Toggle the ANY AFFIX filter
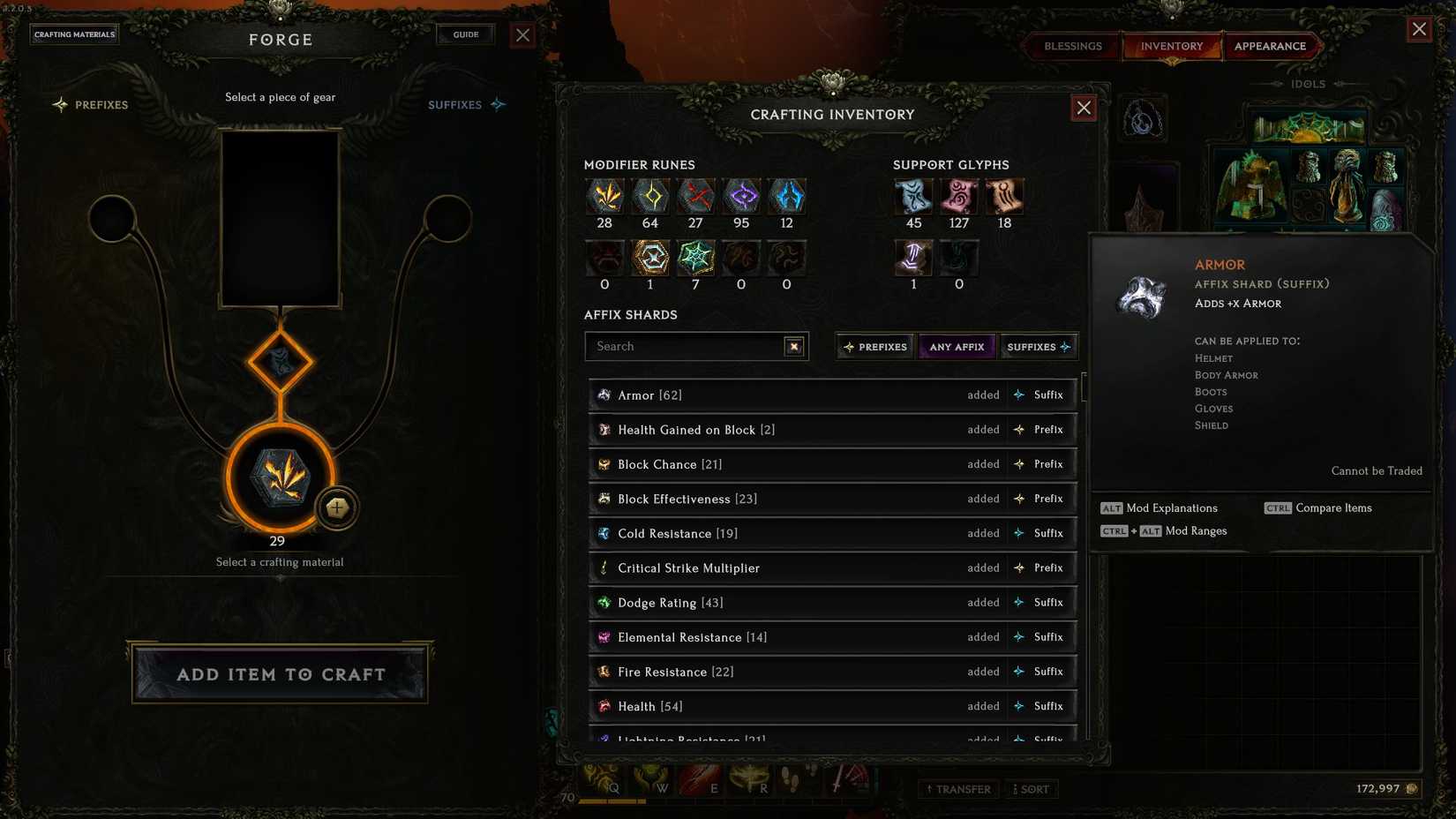The image size is (1456, 819). click(956, 347)
